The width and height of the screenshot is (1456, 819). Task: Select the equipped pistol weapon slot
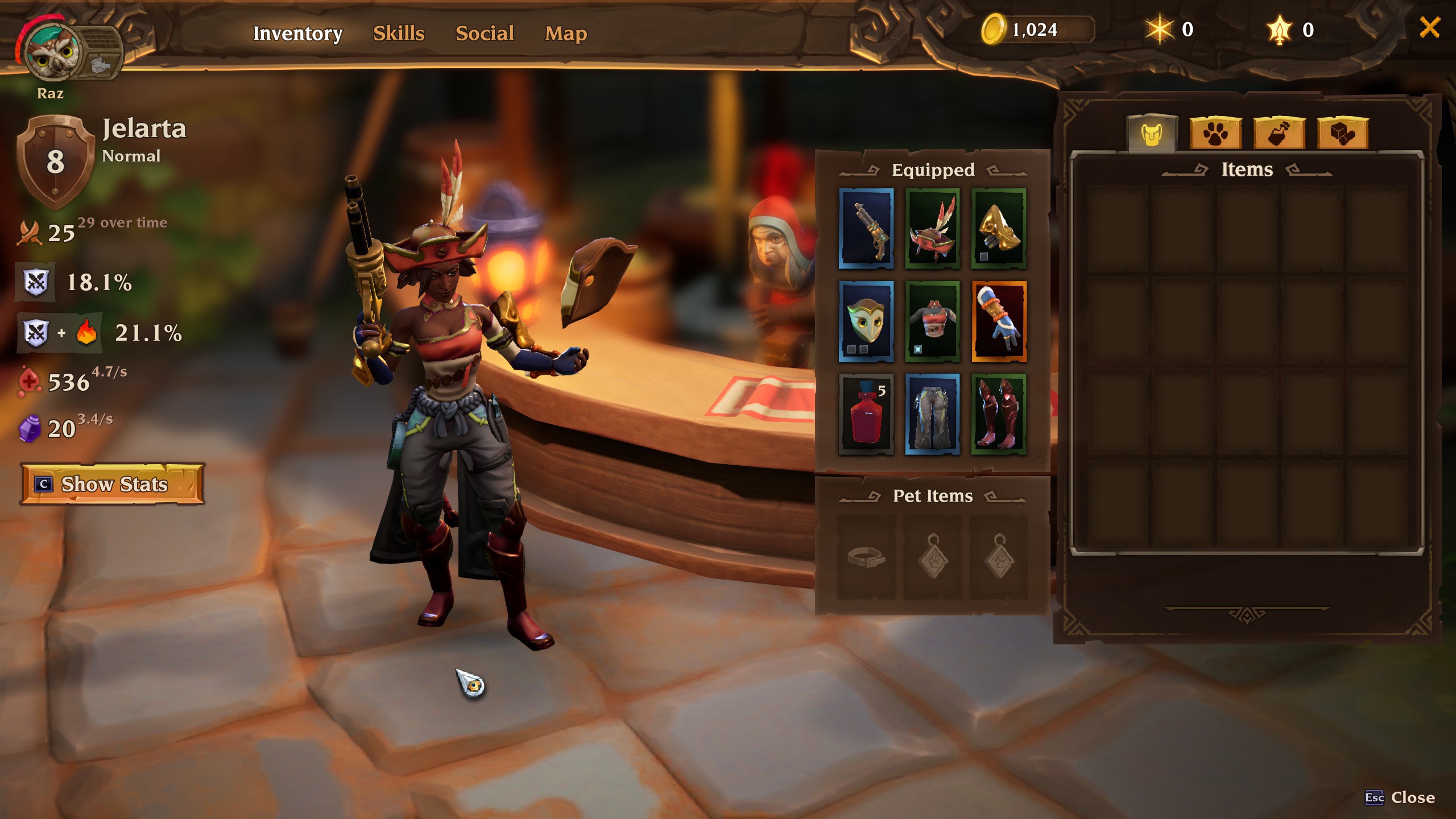coord(866,229)
